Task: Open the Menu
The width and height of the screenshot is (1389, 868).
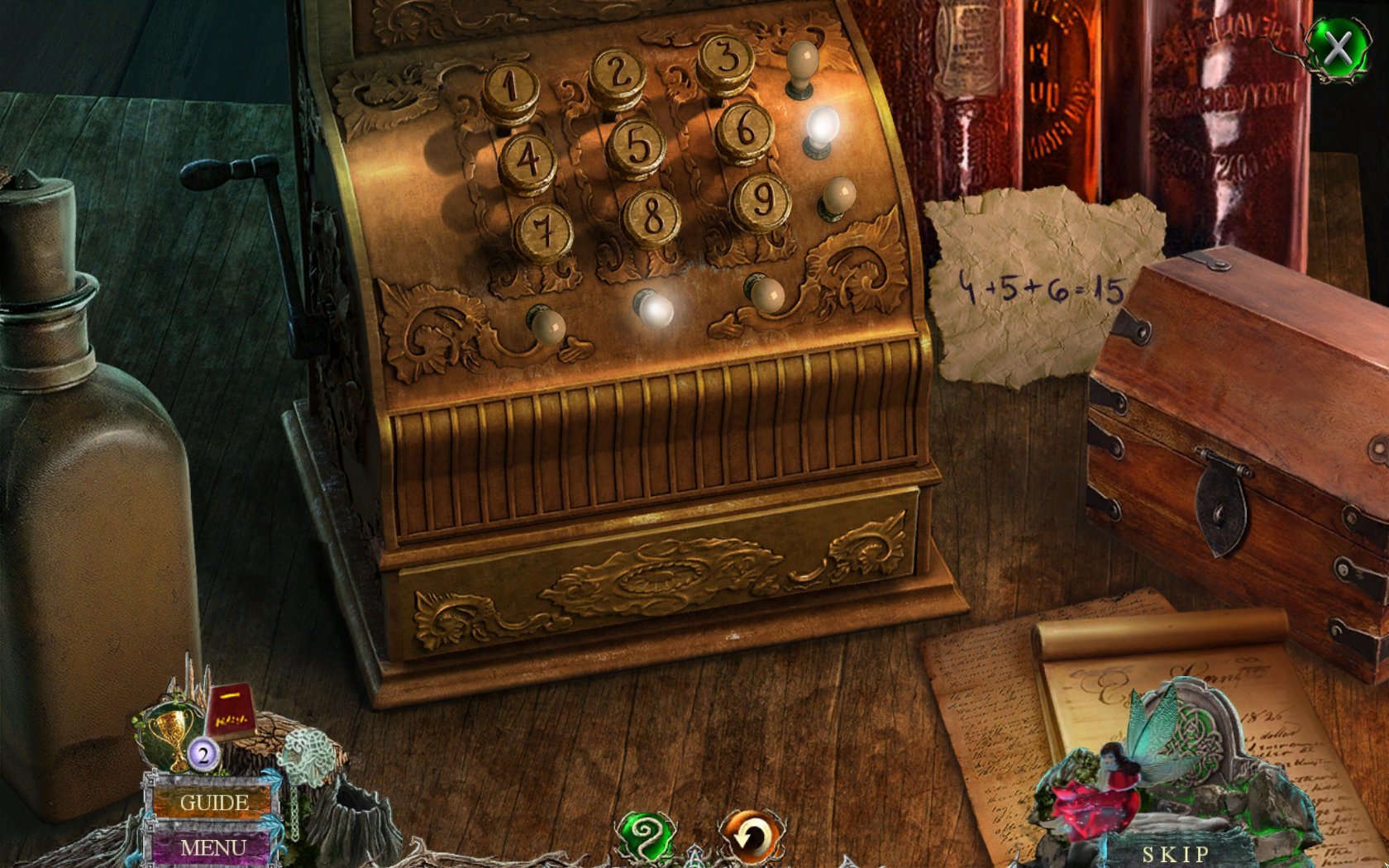Action: pos(212,848)
